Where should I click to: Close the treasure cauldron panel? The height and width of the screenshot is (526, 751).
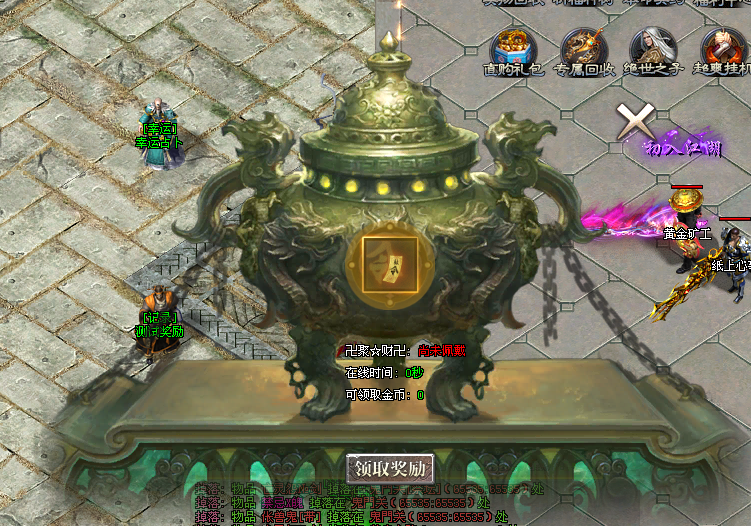633,121
